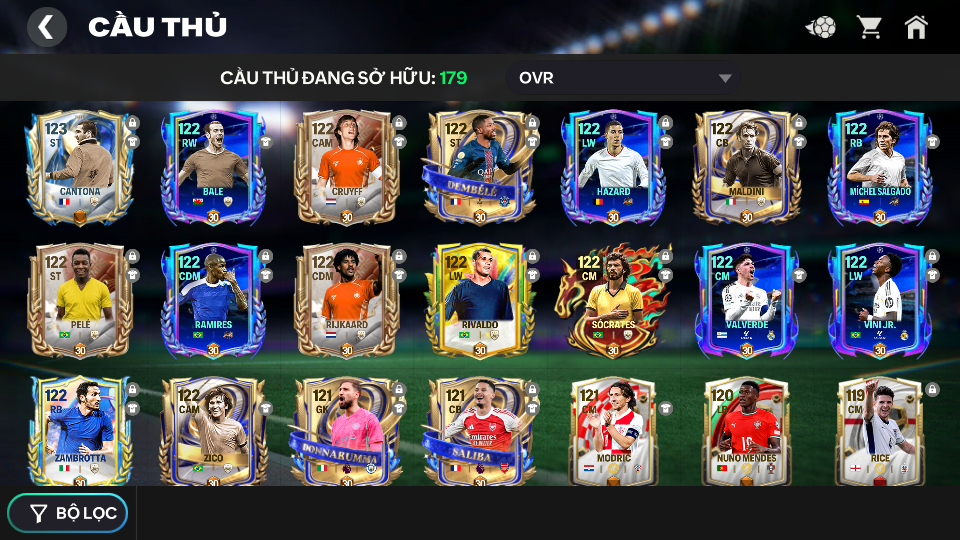The image size is (960, 540).
Task: Open the football market icon
Action: click(821, 27)
